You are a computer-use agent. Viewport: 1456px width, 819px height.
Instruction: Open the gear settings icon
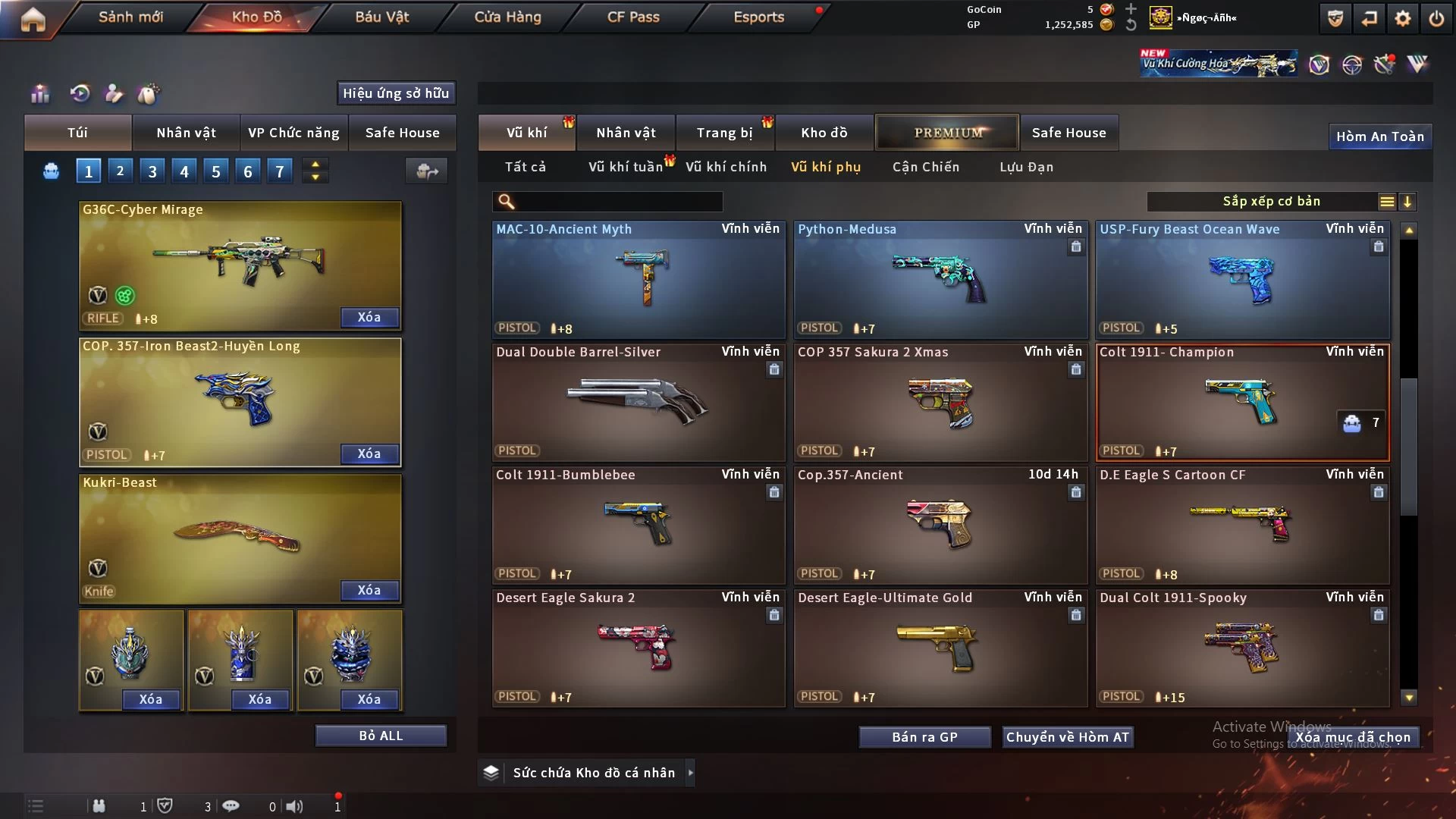click(x=1402, y=18)
